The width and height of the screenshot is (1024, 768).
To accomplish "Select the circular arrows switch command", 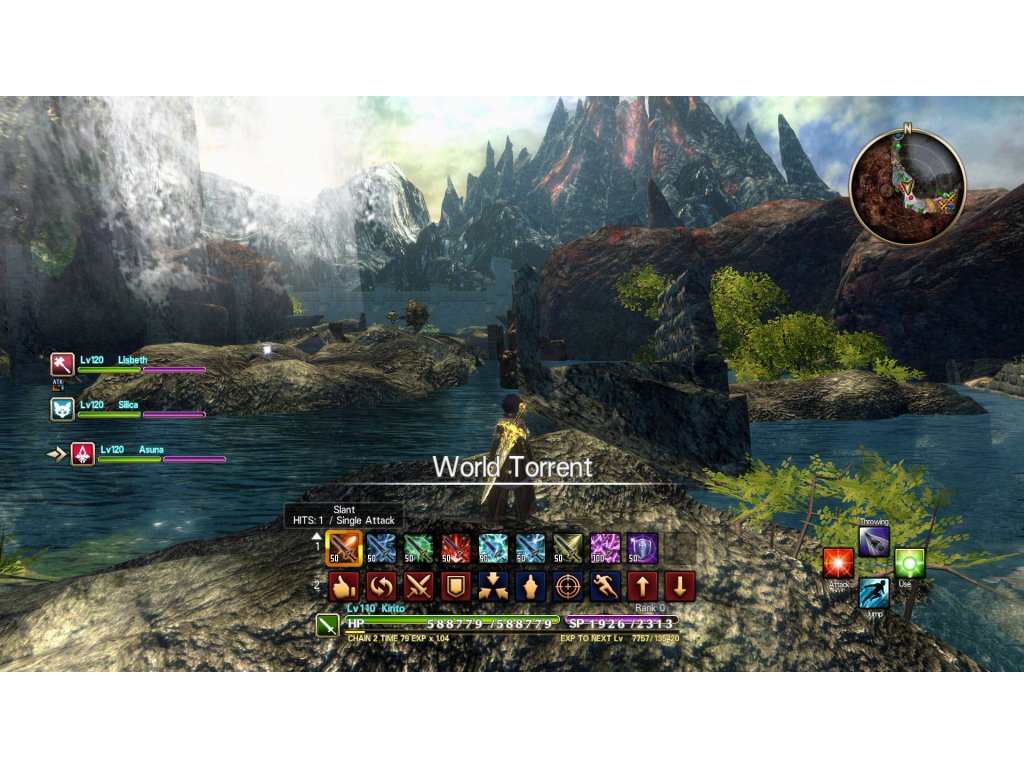I will click(x=381, y=586).
